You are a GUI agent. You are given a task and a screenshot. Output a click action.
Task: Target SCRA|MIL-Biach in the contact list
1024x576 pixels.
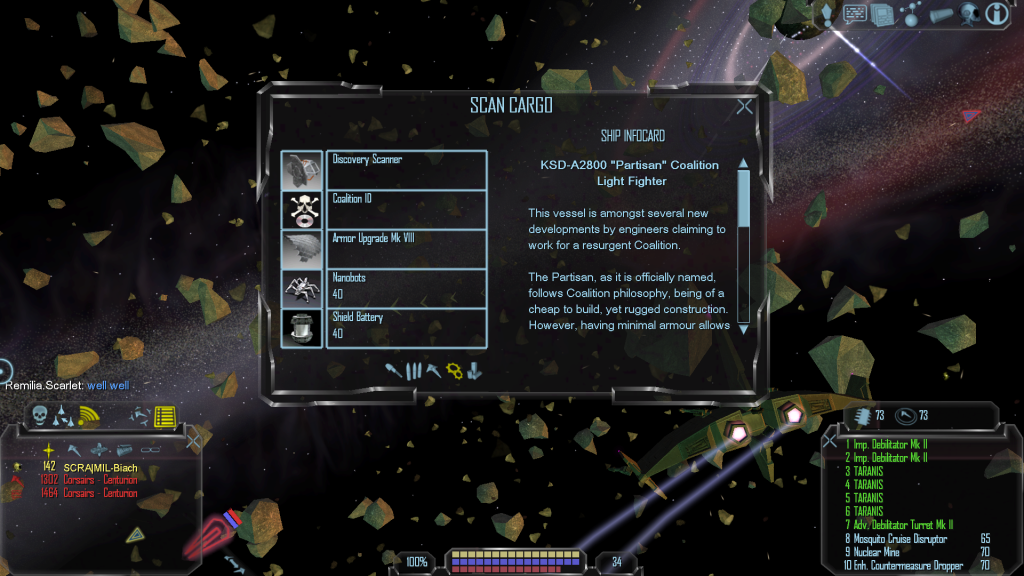click(100, 466)
